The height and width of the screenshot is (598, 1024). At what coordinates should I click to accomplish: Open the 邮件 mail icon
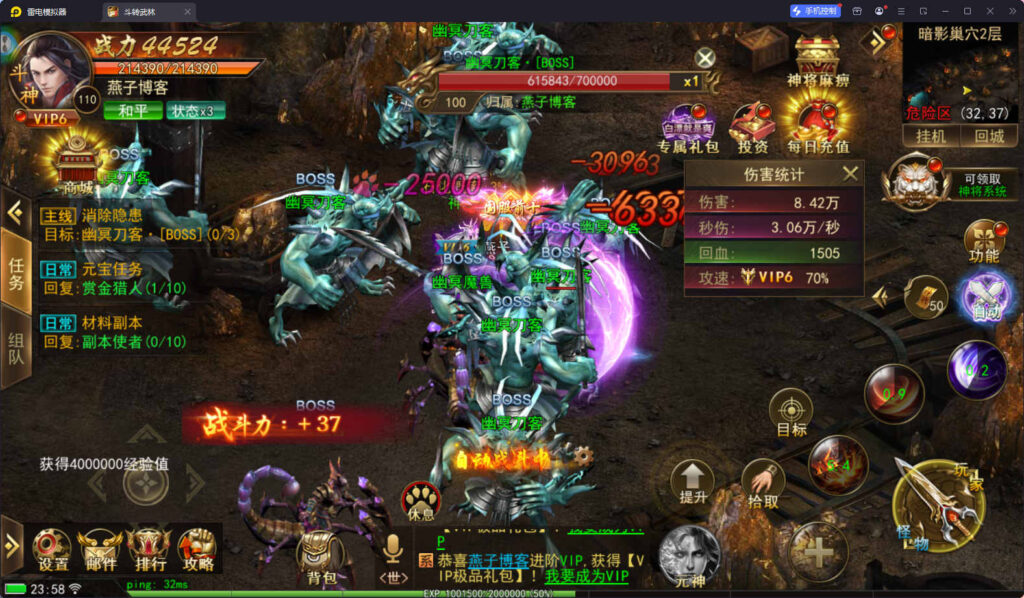pyautogui.click(x=100, y=548)
